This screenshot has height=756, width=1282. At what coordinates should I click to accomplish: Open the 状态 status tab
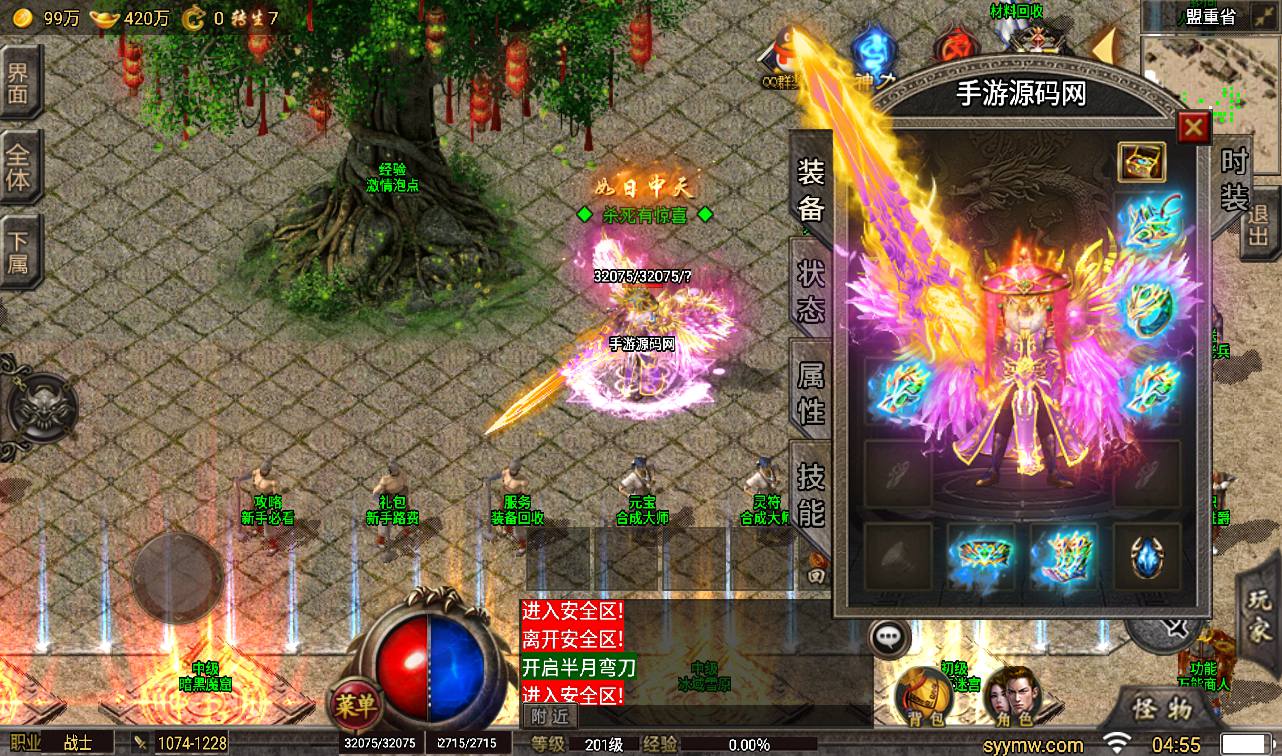click(x=810, y=291)
